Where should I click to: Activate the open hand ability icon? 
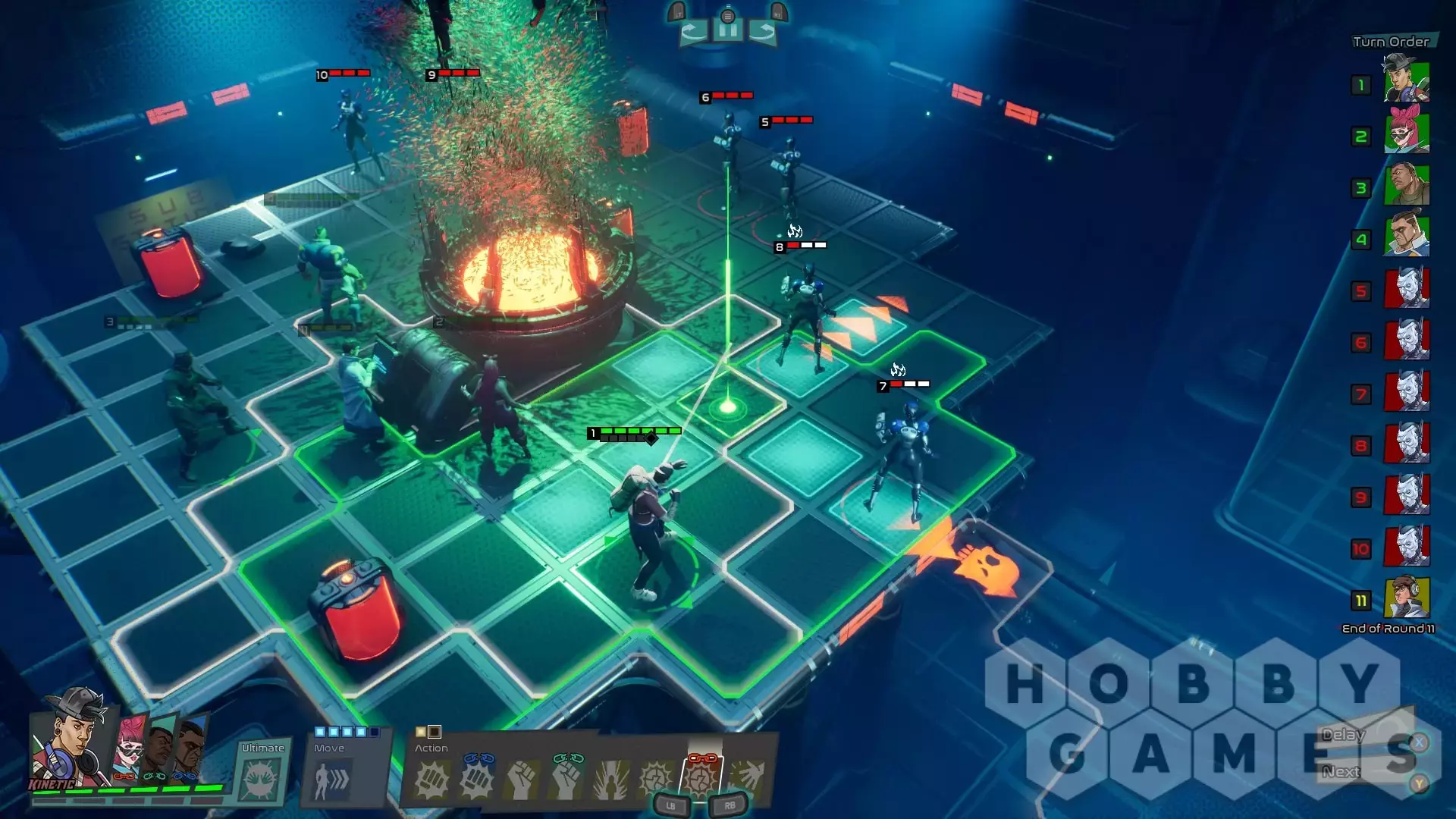tap(747, 779)
